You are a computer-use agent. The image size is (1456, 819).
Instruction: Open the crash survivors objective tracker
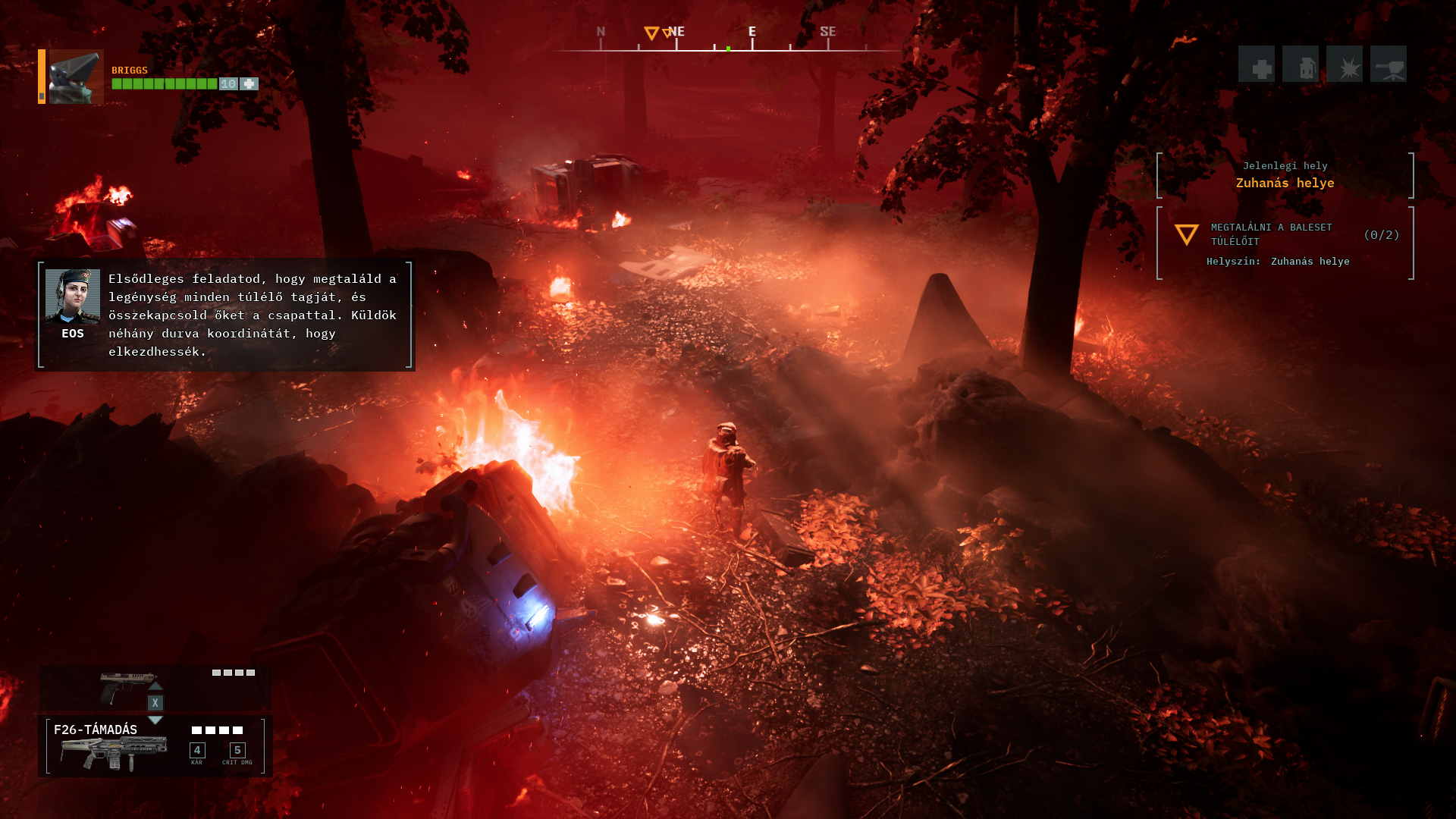point(1285,243)
